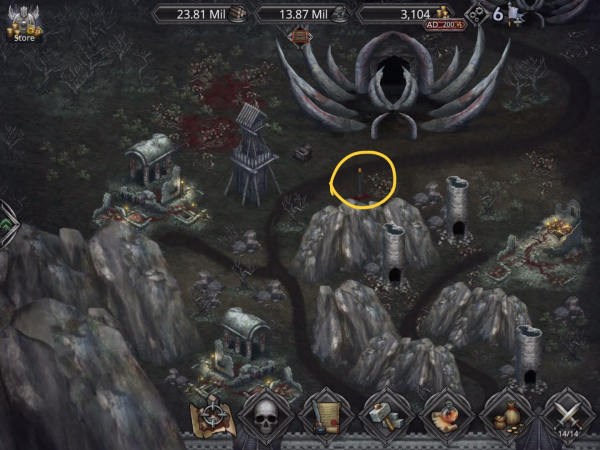This screenshot has height=450, width=600.
Task: Open the quest scroll with red seal
Action: click(x=325, y=414)
